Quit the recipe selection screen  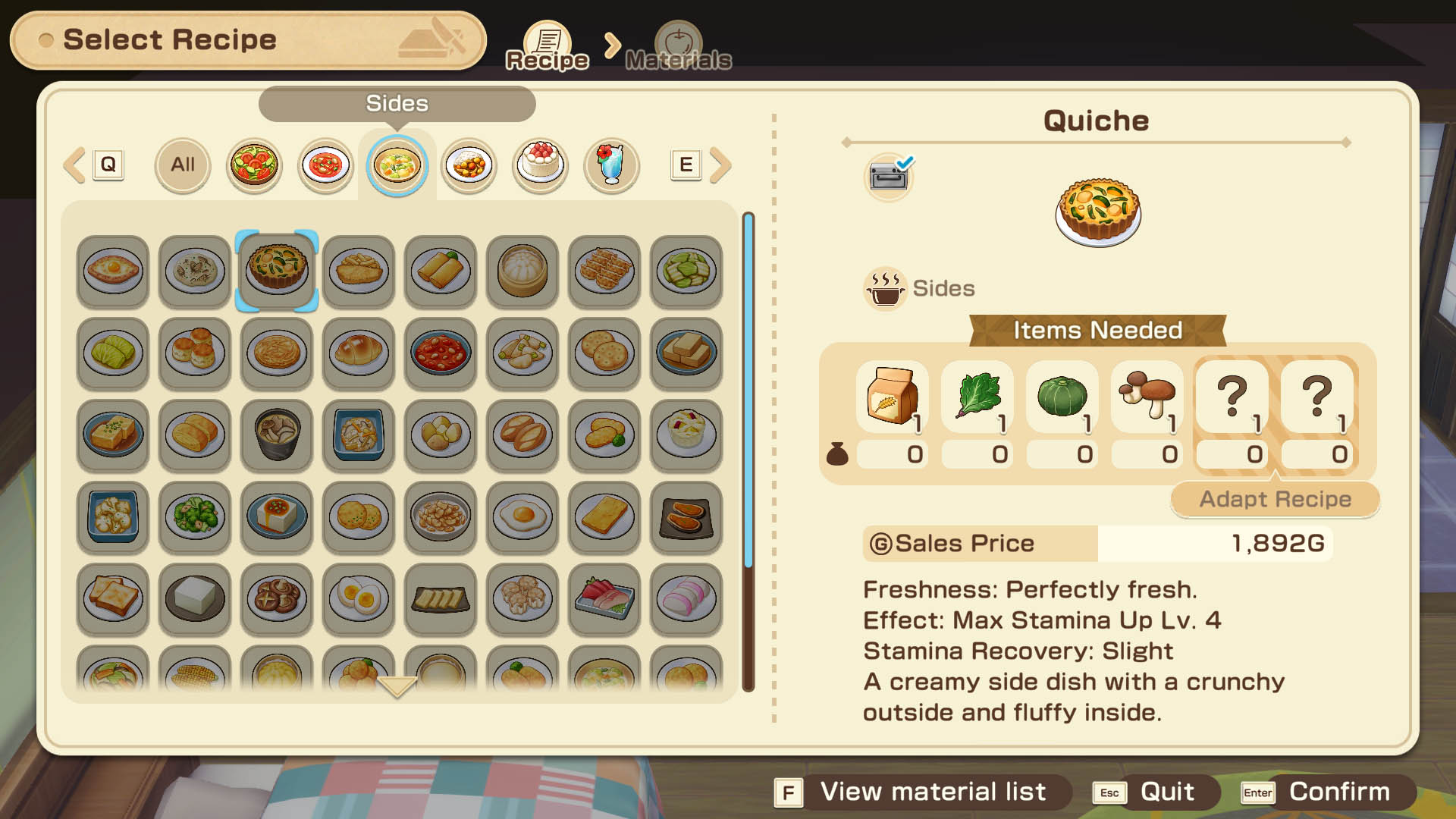1155,792
